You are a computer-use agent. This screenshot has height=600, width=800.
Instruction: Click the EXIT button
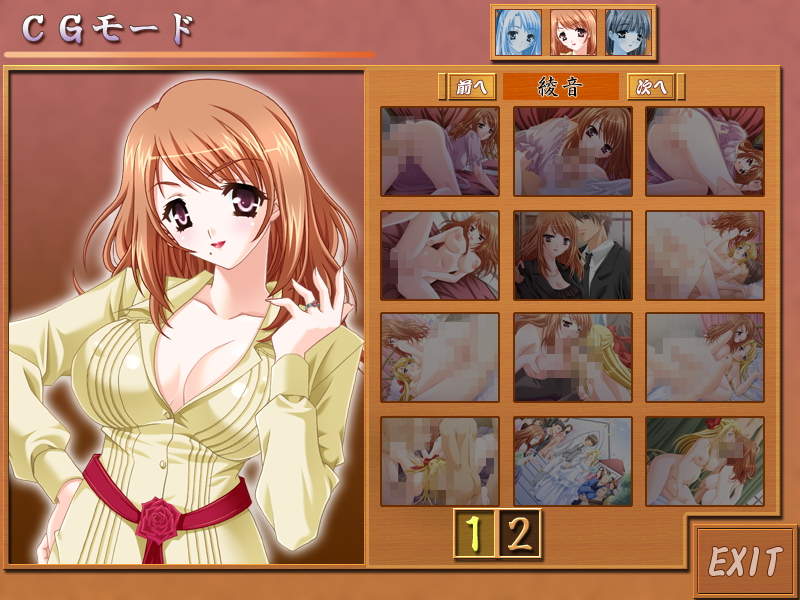click(745, 562)
